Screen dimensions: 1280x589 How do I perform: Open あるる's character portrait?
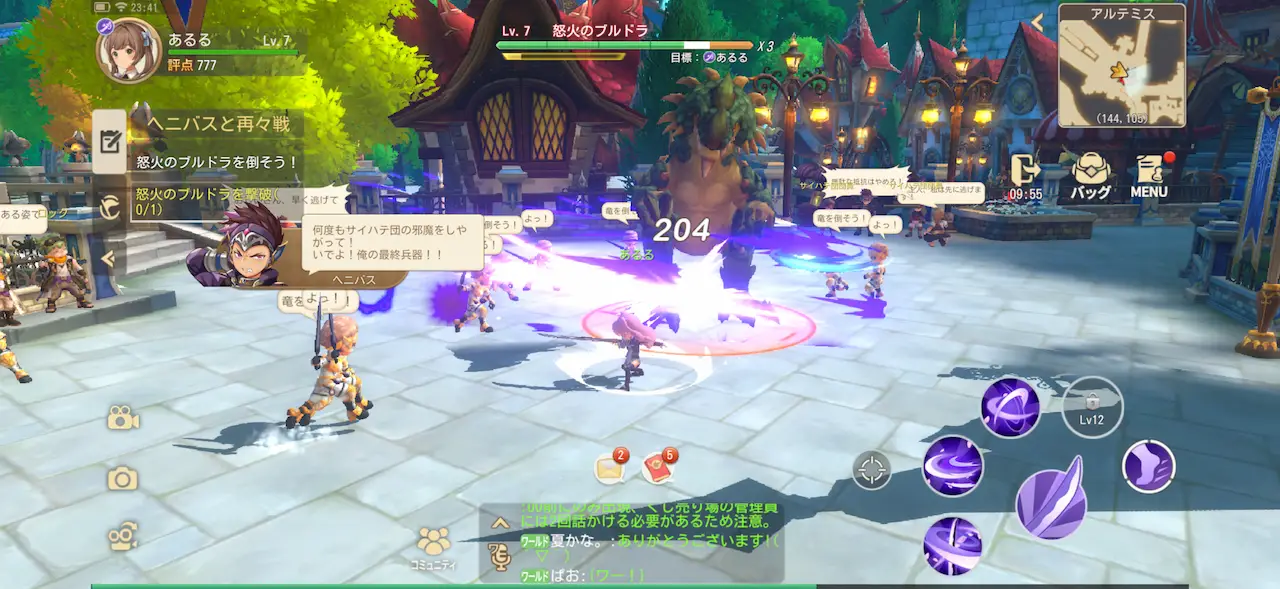128,48
